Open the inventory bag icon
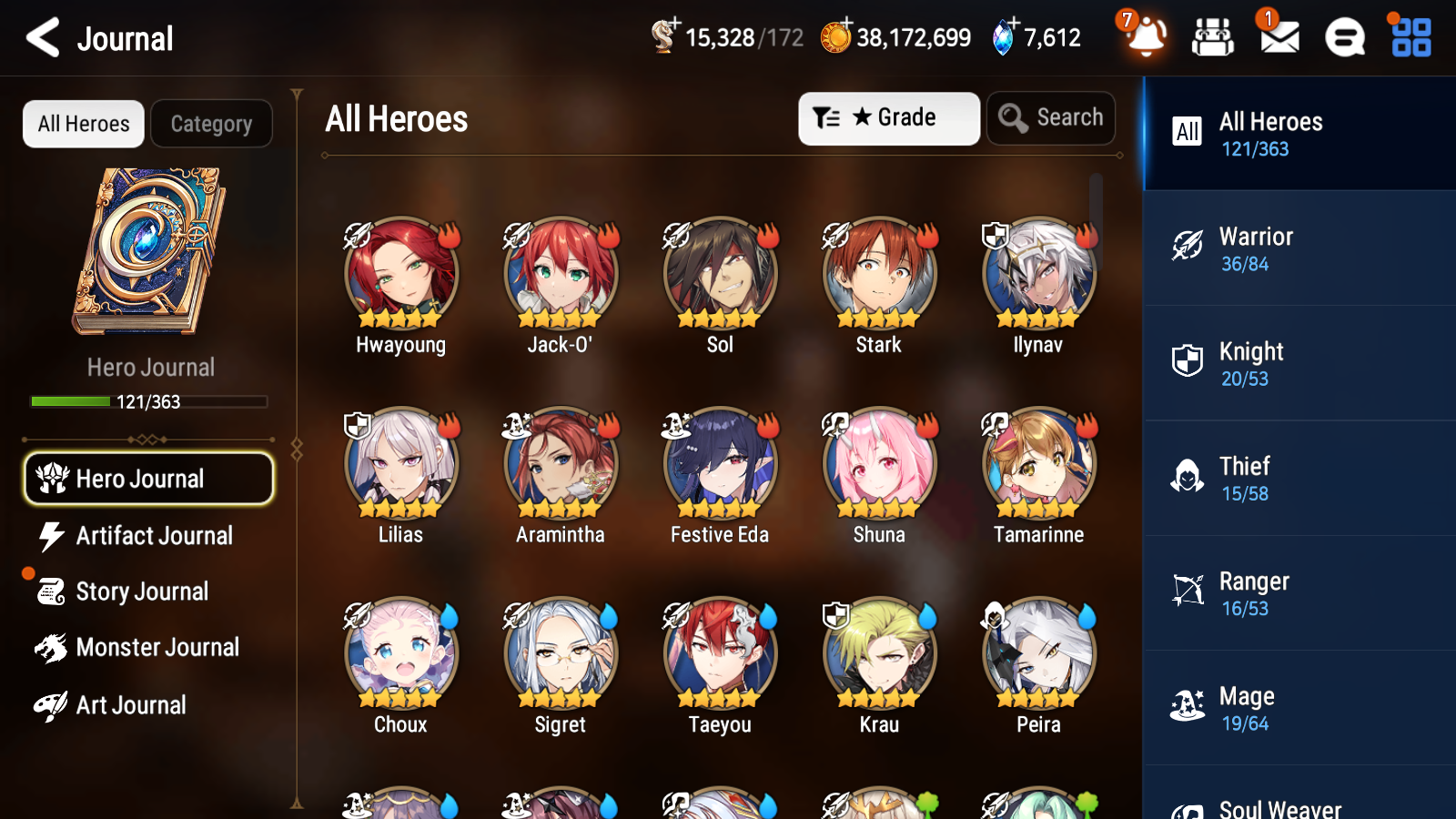This screenshot has height=819, width=1456. [1213, 38]
